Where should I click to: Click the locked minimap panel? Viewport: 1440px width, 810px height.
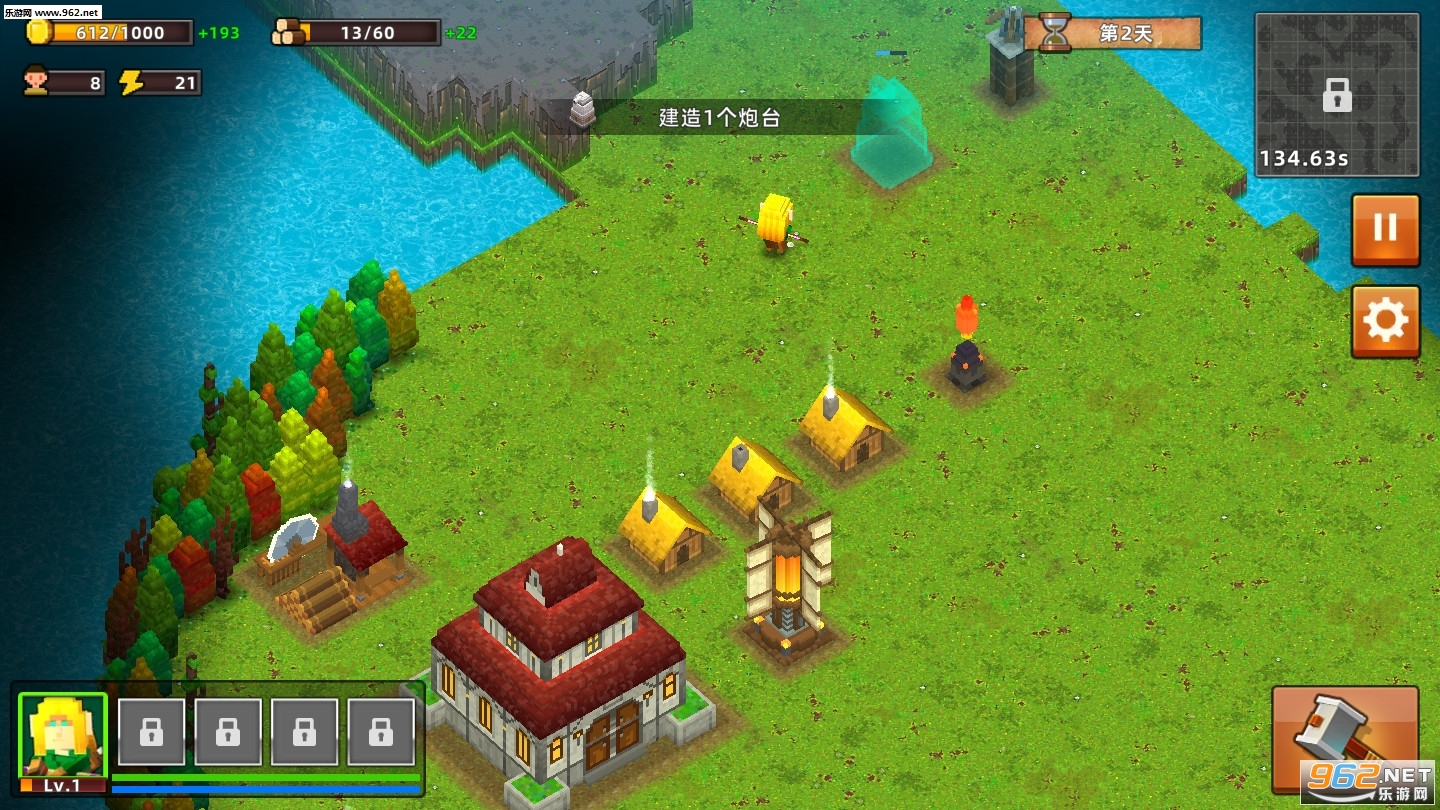click(x=1336, y=95)
